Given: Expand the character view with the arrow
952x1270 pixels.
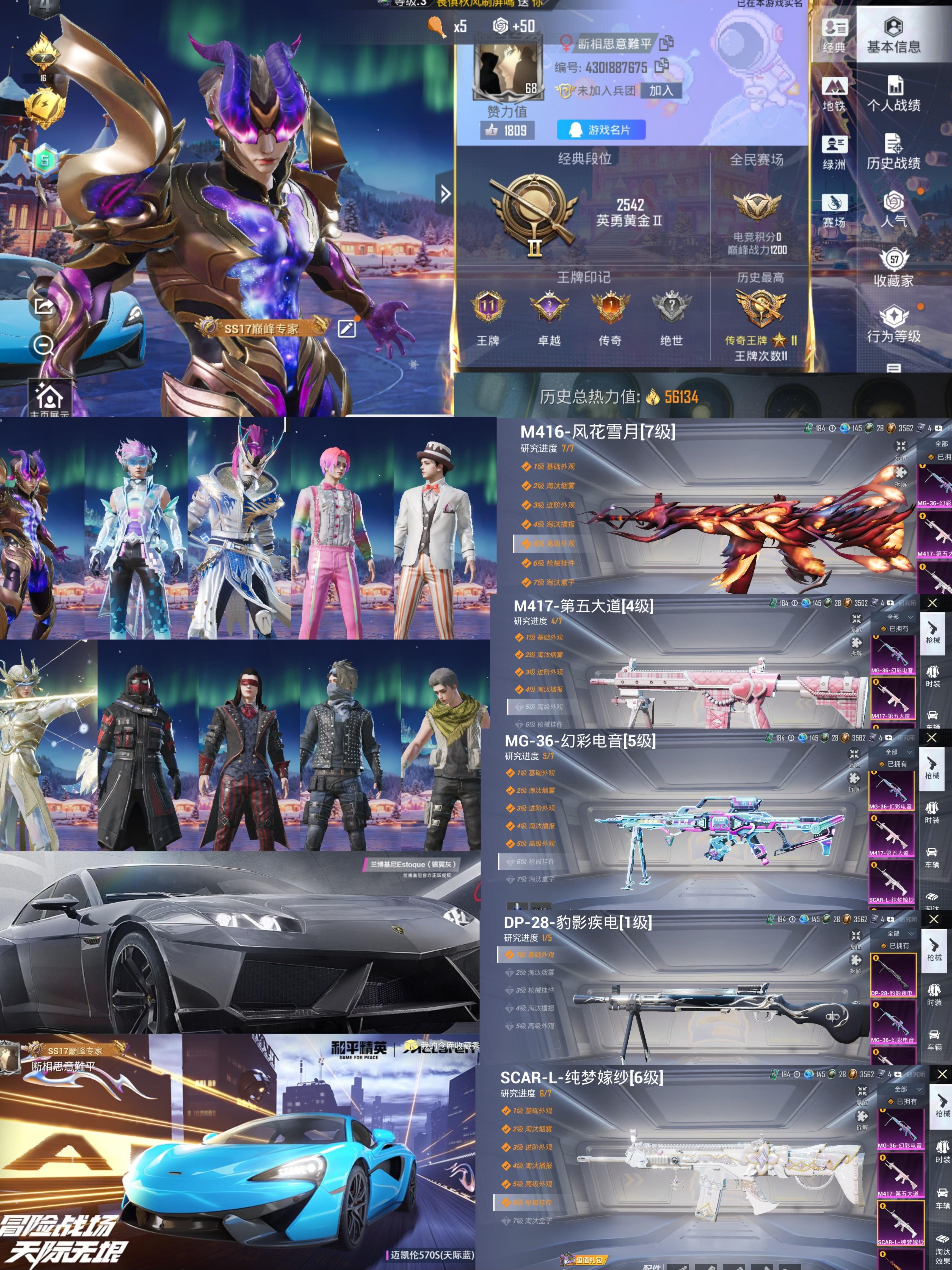Looking at the screenshot, I should click(x=445, y=194).
